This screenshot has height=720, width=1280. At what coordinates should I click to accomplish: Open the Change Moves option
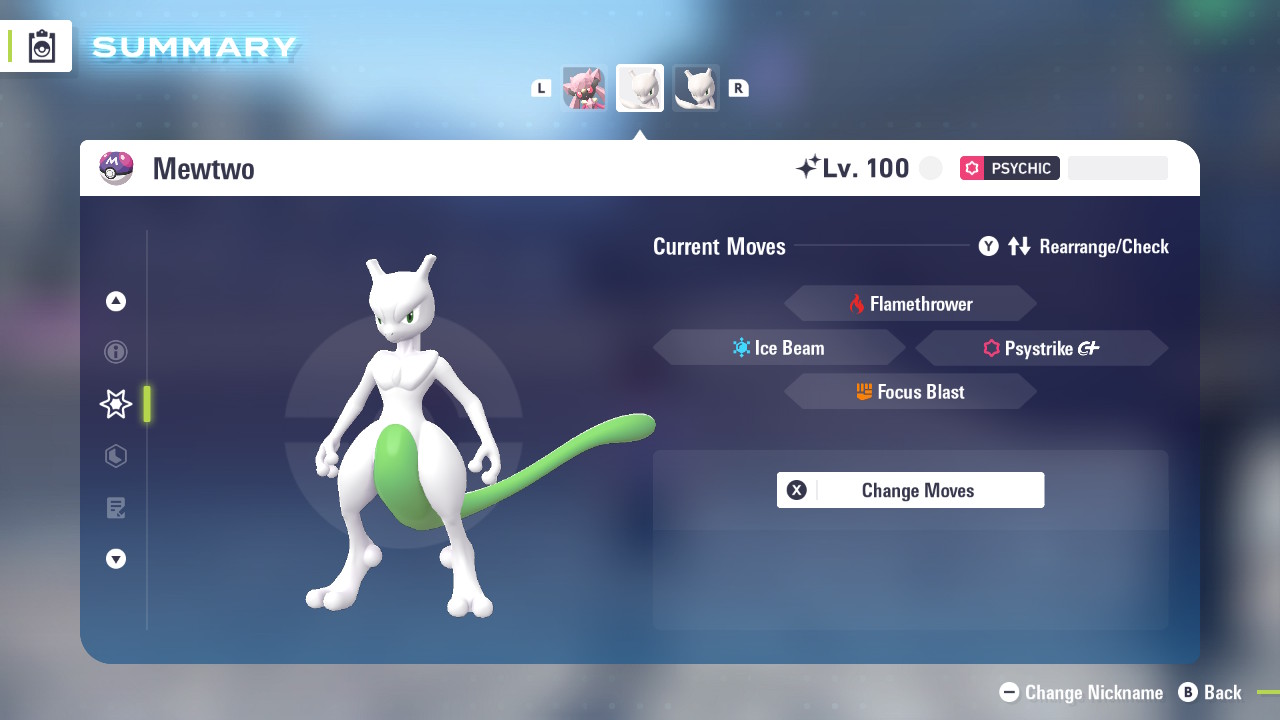(x=910, y=490)
